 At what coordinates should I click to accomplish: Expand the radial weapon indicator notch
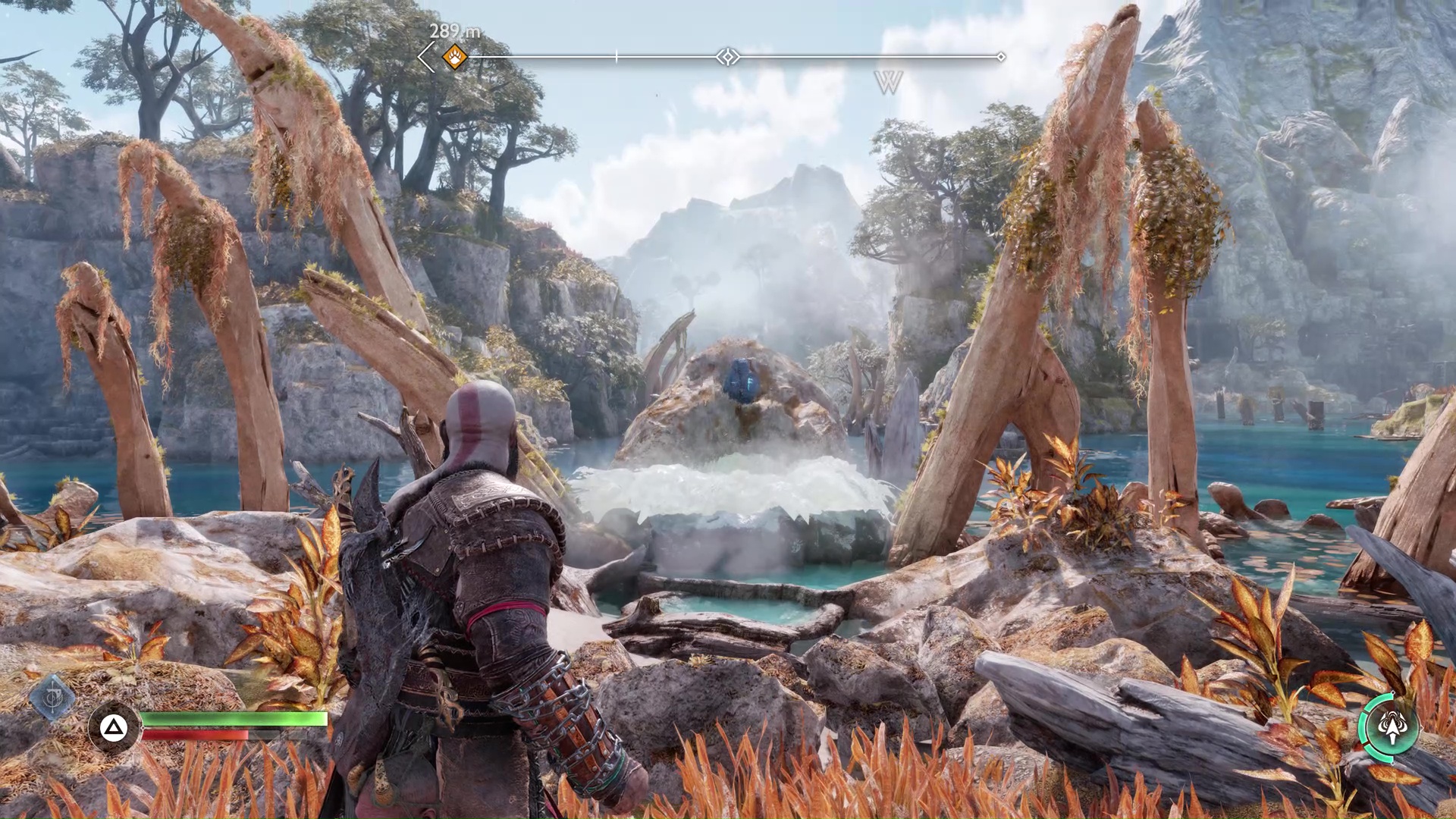point(1394,692)
